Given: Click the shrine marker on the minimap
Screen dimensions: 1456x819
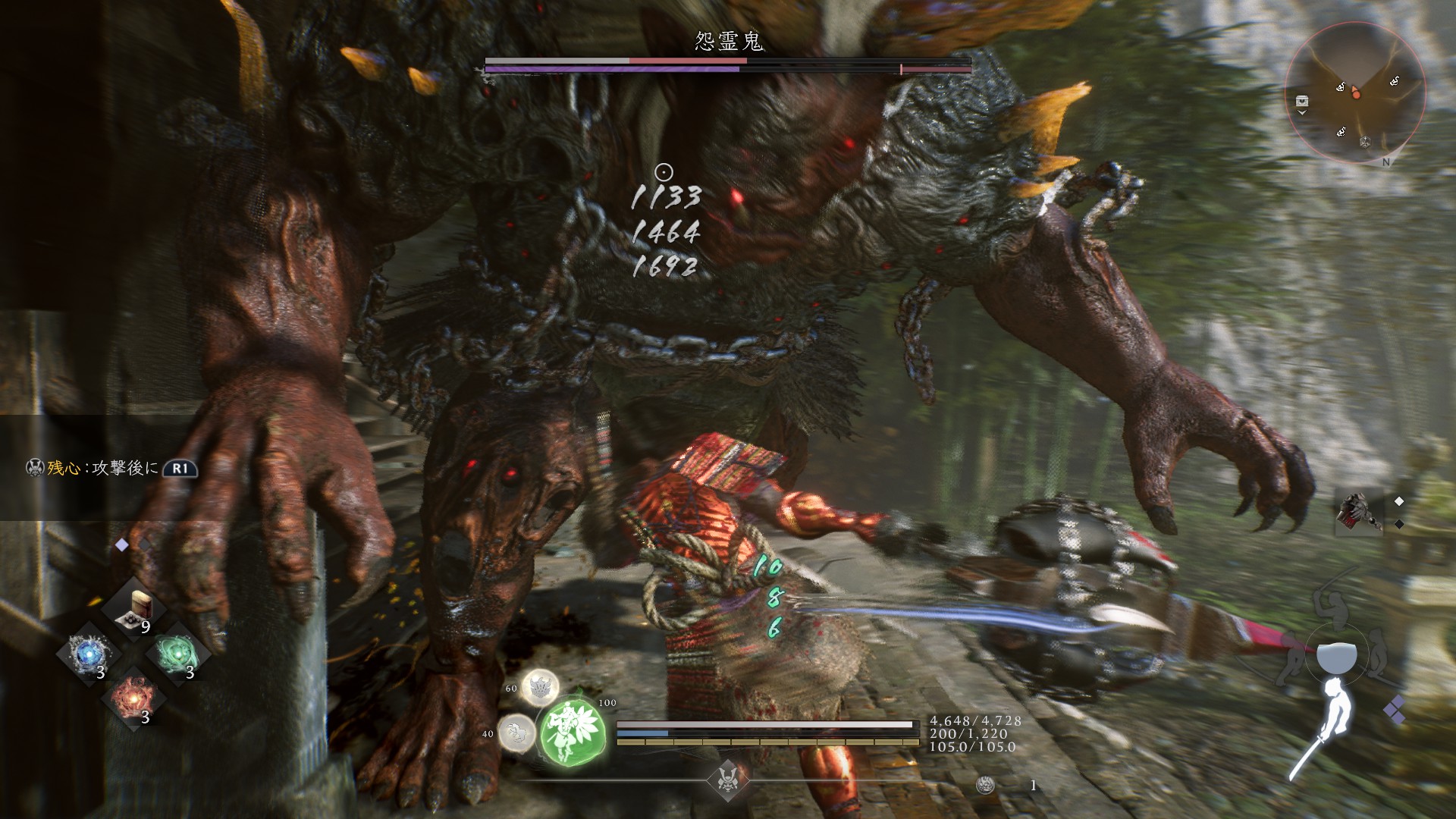Looking at the screenshot, I should coord(1365,141).
